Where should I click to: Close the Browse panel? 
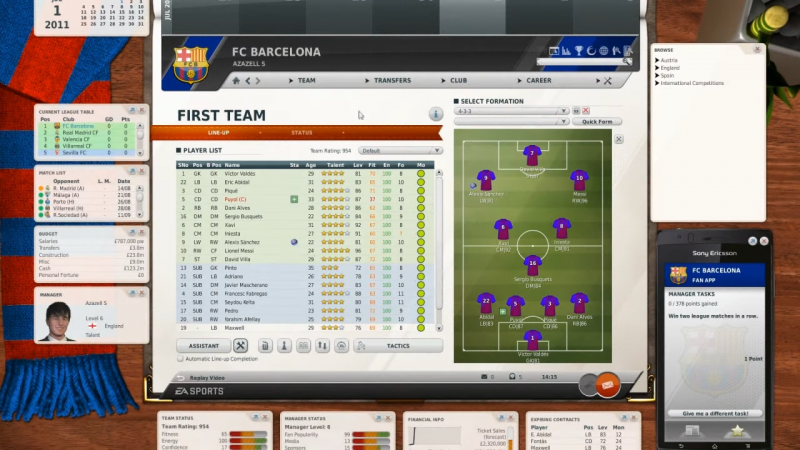click(x=756, y=49)
